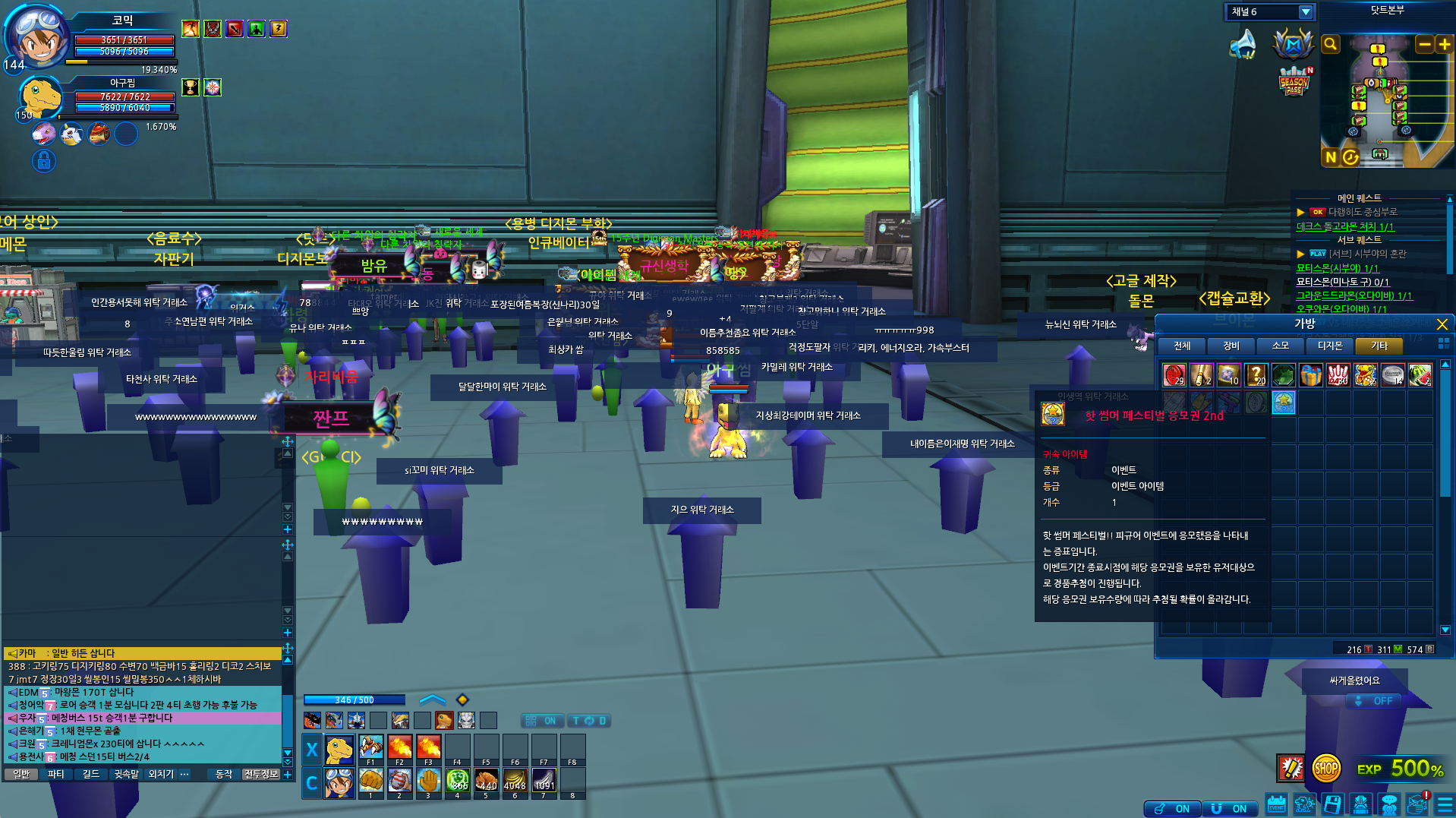1456x818 pixels.
Task: Open the cash SHOP button
Action: click(x=1325, y=769)
